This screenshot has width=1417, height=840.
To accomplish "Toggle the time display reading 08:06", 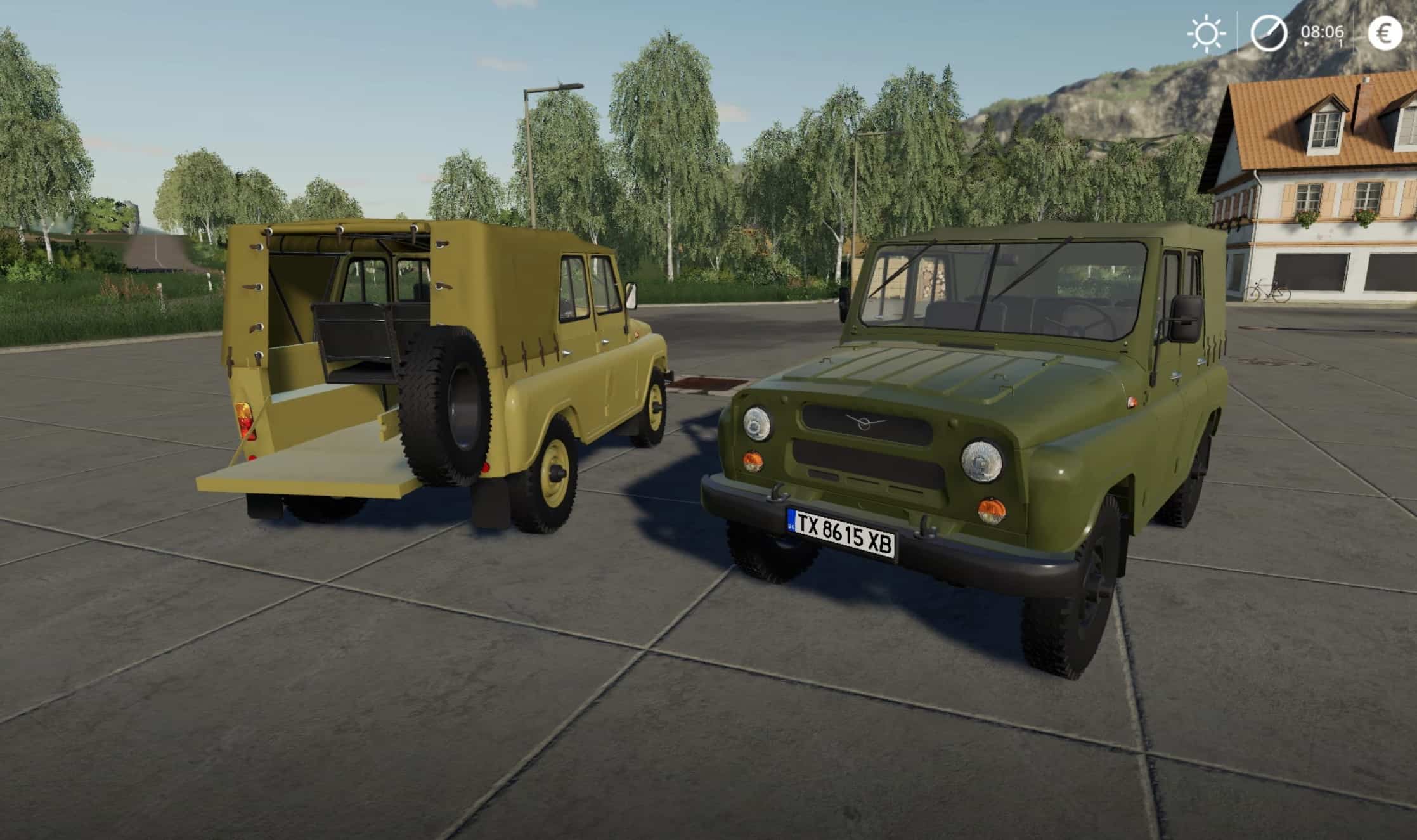I will click(1321, 30).
